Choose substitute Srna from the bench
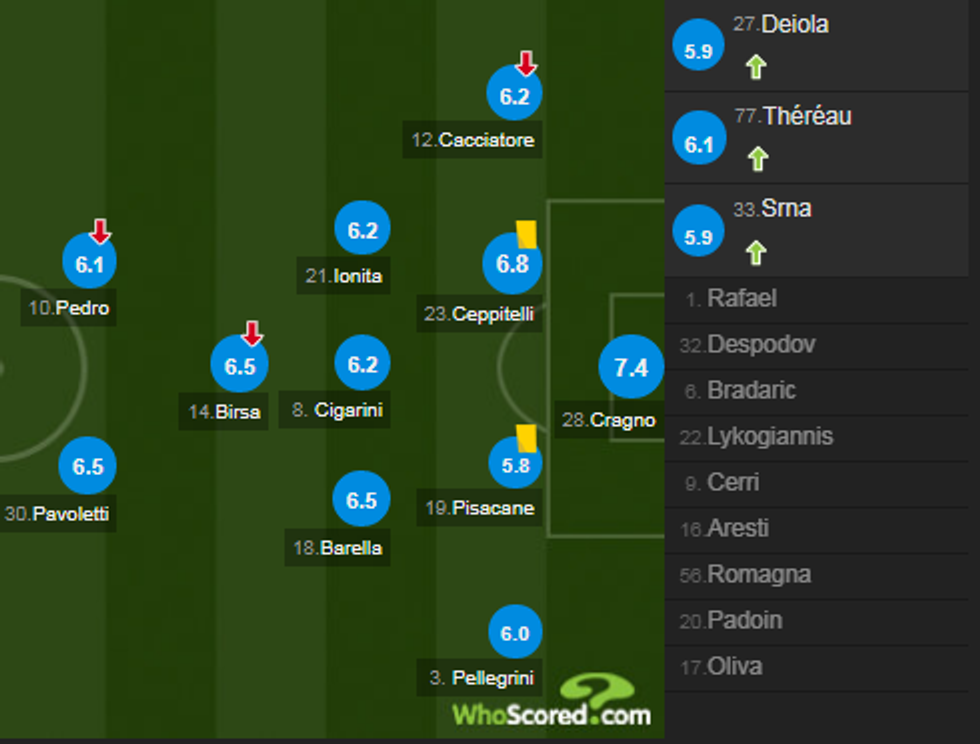Screen dimensions: 980x744 (x=786, y=209)
